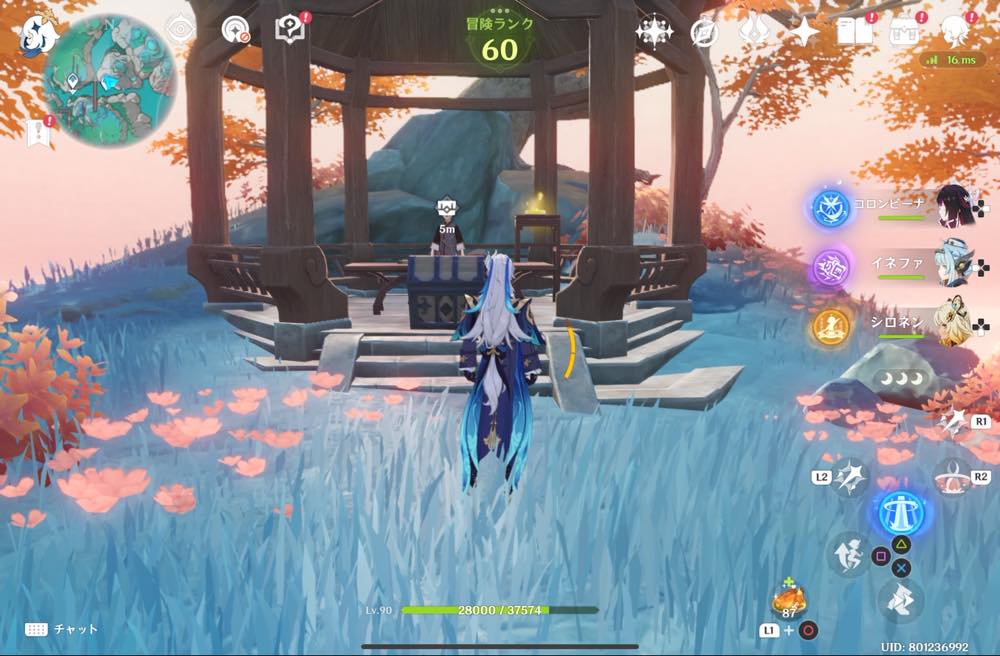
Task: Trigger コロンビーナ's blue elemental burst orb
Action: [830, 207]
